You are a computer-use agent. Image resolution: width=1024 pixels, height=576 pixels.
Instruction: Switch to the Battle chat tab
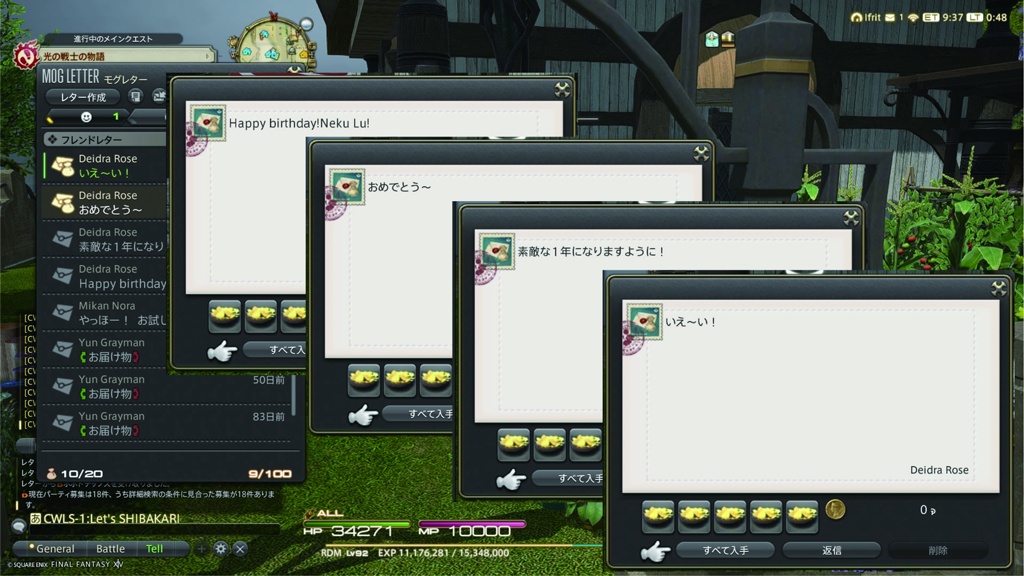[x=110, y=549]
